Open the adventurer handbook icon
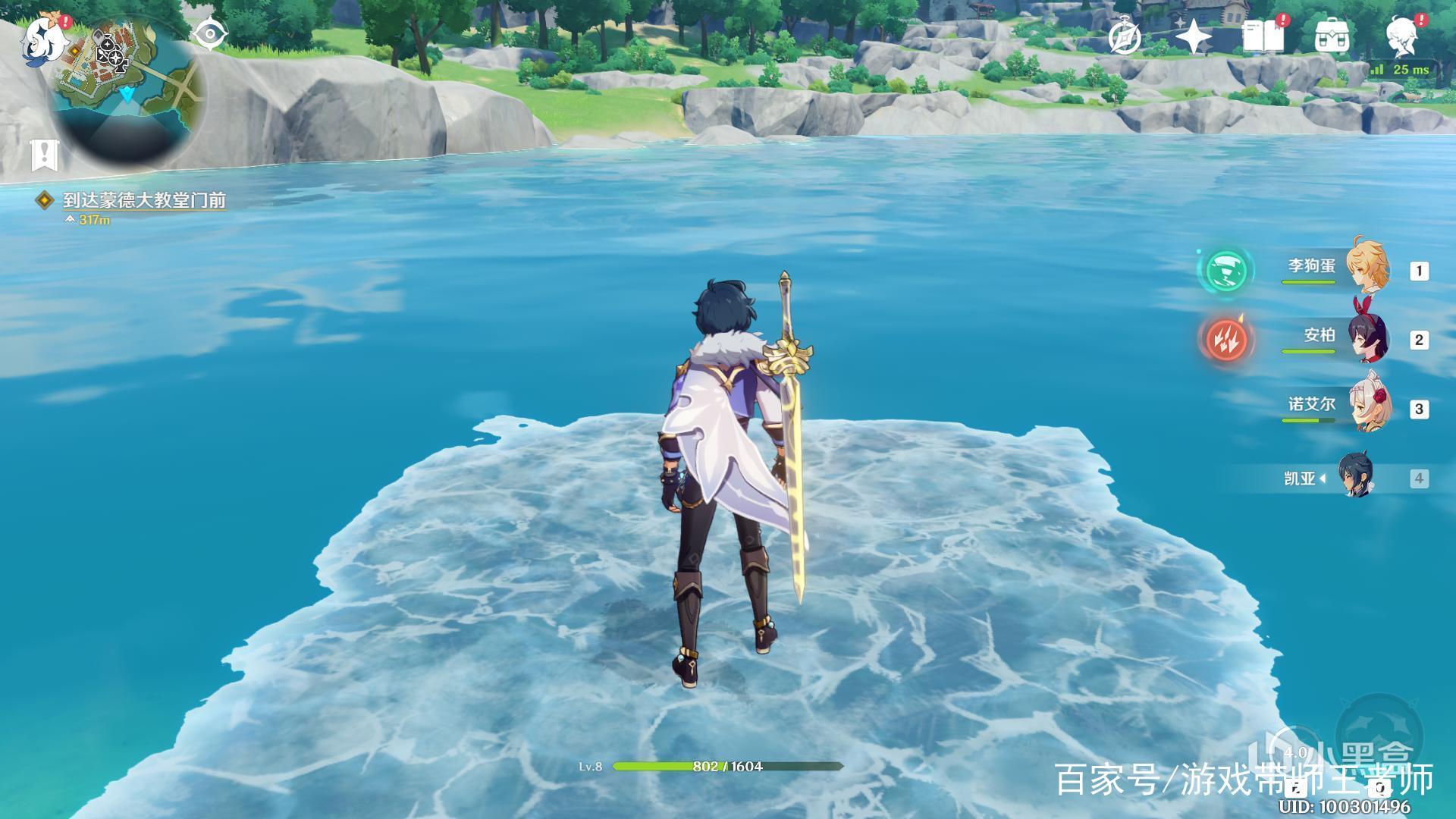Image resolution: width=1456 pixels, height=819 pixels. 1263,37
